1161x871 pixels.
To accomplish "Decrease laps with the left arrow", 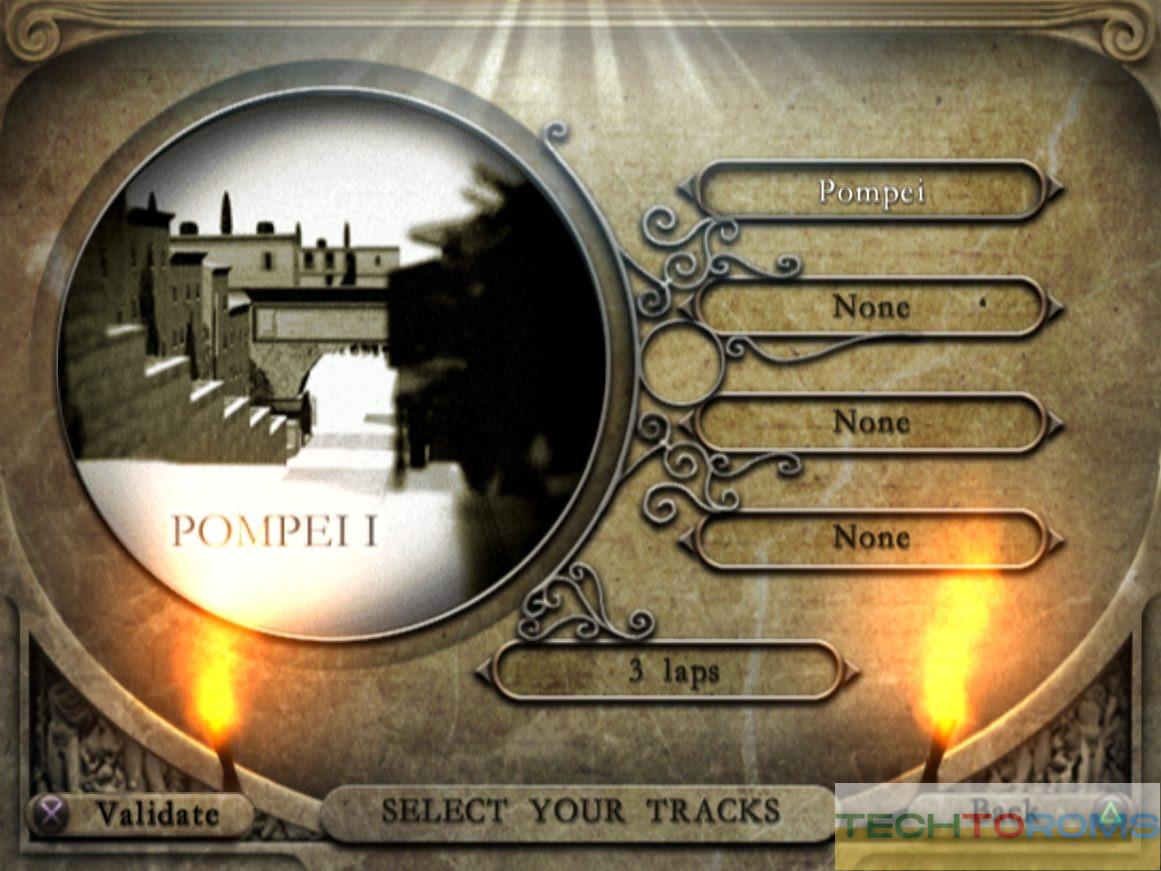I will tap(484, 672).
